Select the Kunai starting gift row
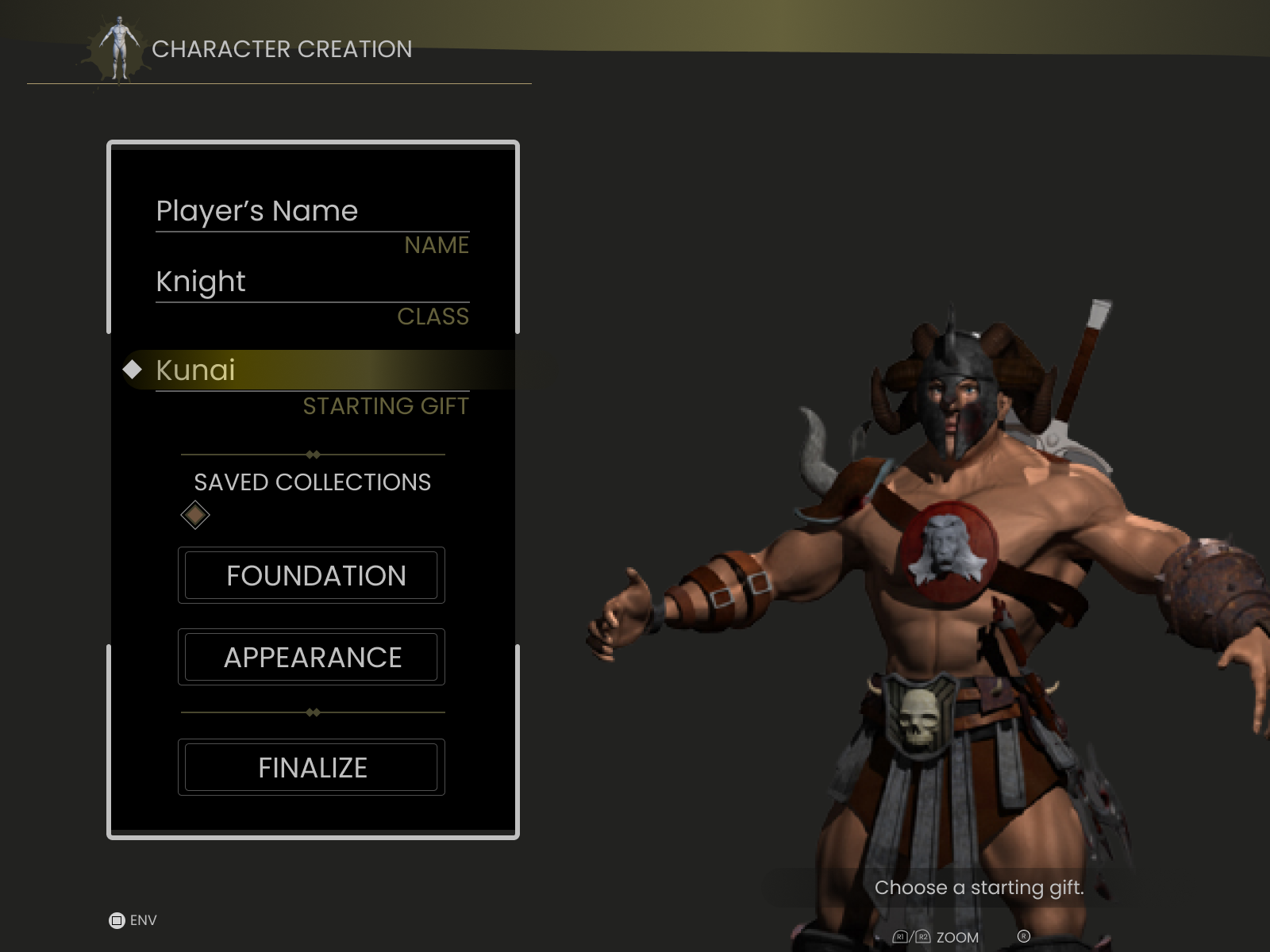 [x=312, y=370]
